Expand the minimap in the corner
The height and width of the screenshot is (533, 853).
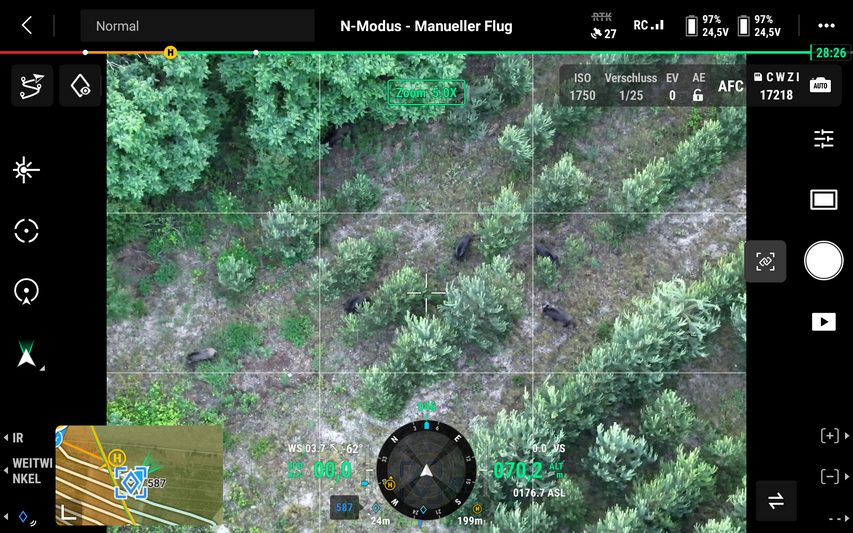139,475
